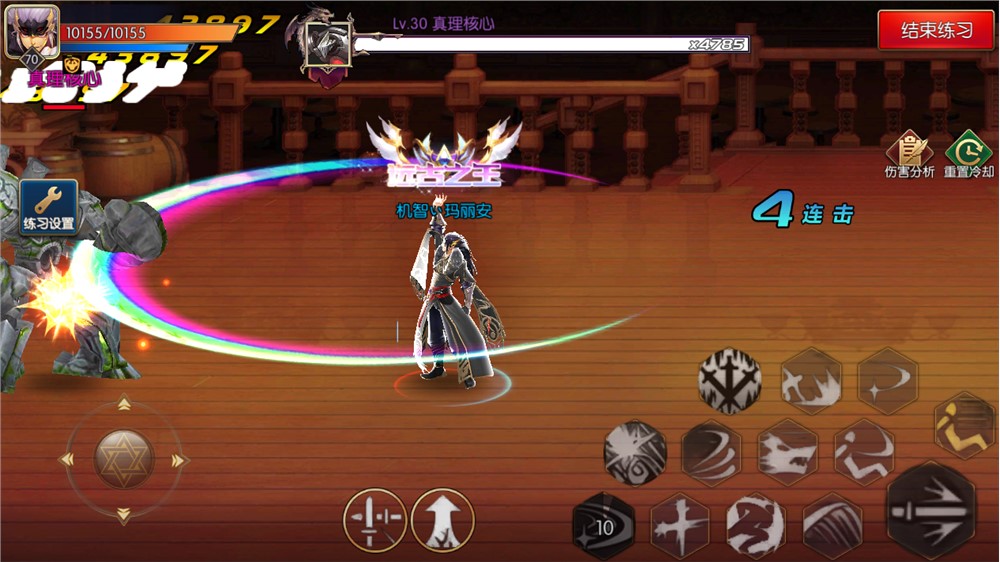Select the boss 真理核心 portrait icon

328,44
